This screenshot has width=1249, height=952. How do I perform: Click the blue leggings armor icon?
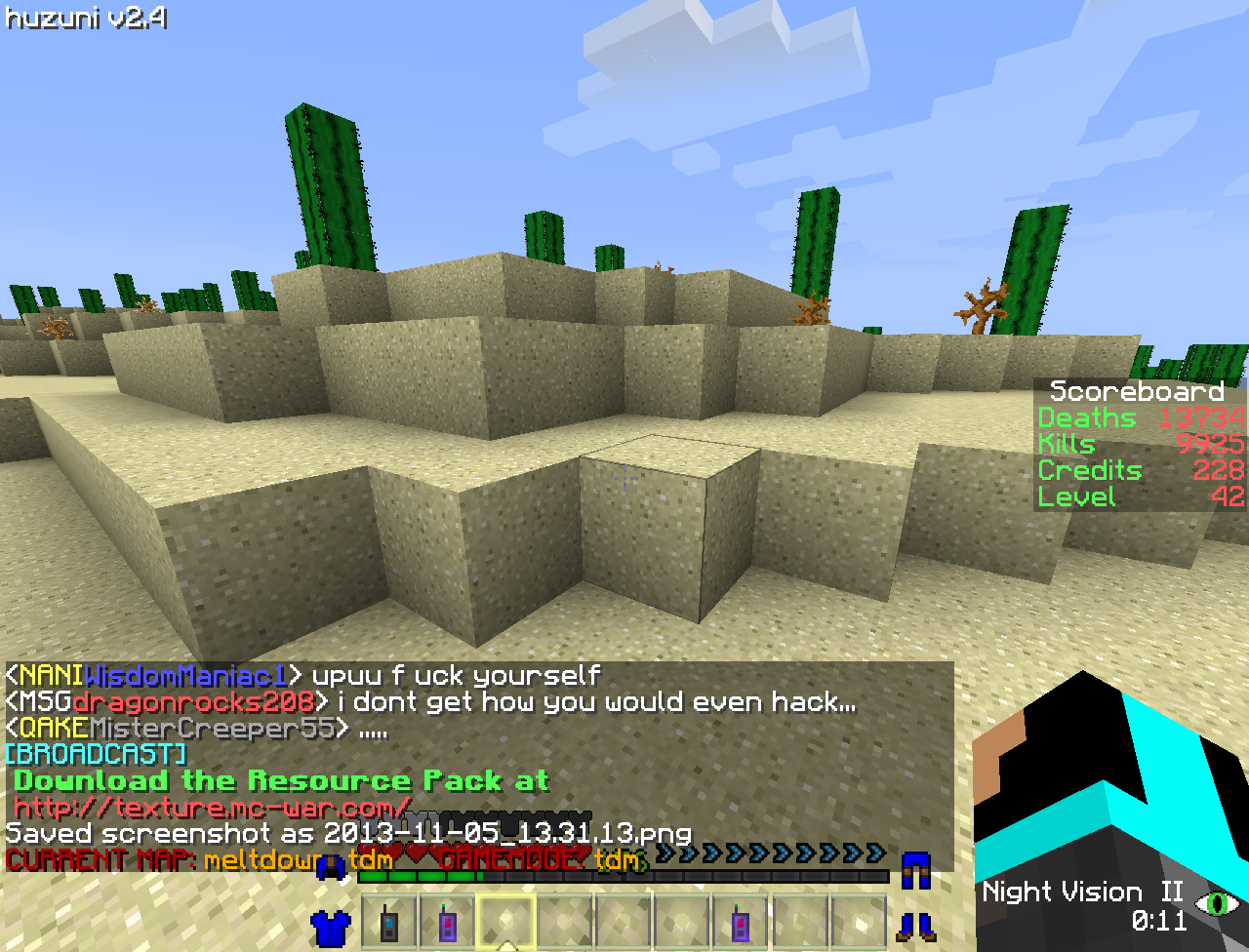click(916, 869)
